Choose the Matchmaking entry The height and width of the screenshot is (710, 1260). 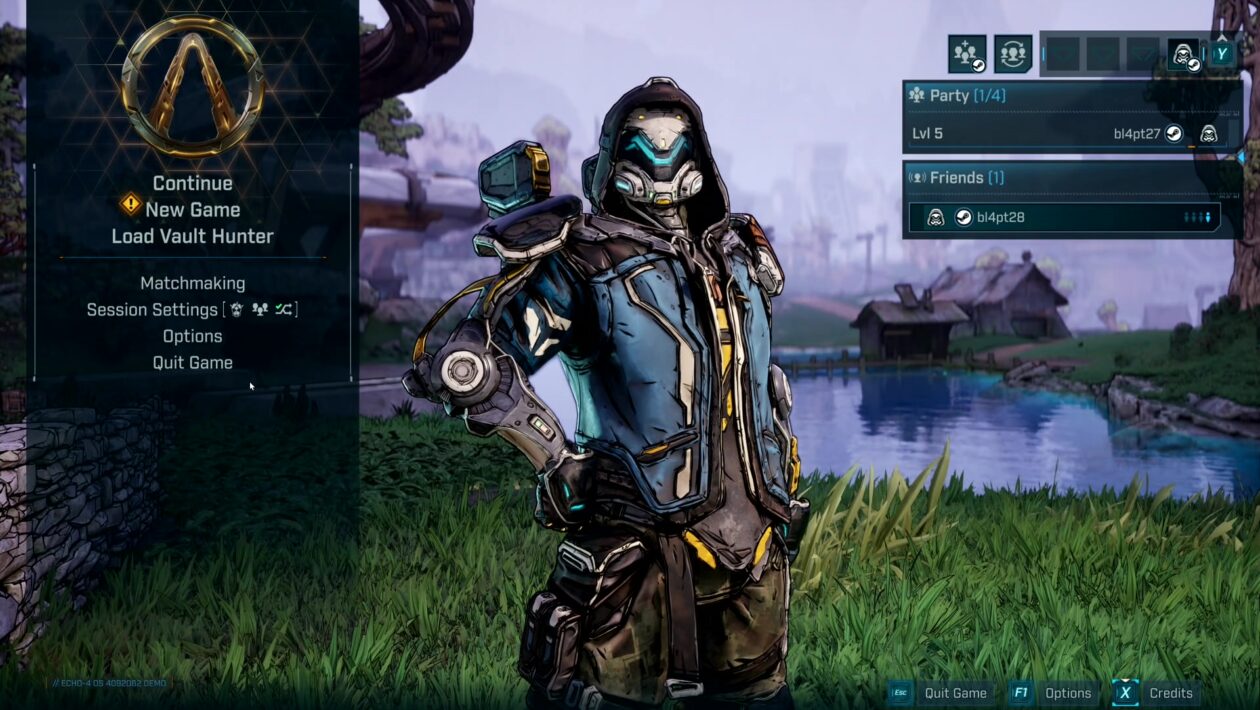192,283
